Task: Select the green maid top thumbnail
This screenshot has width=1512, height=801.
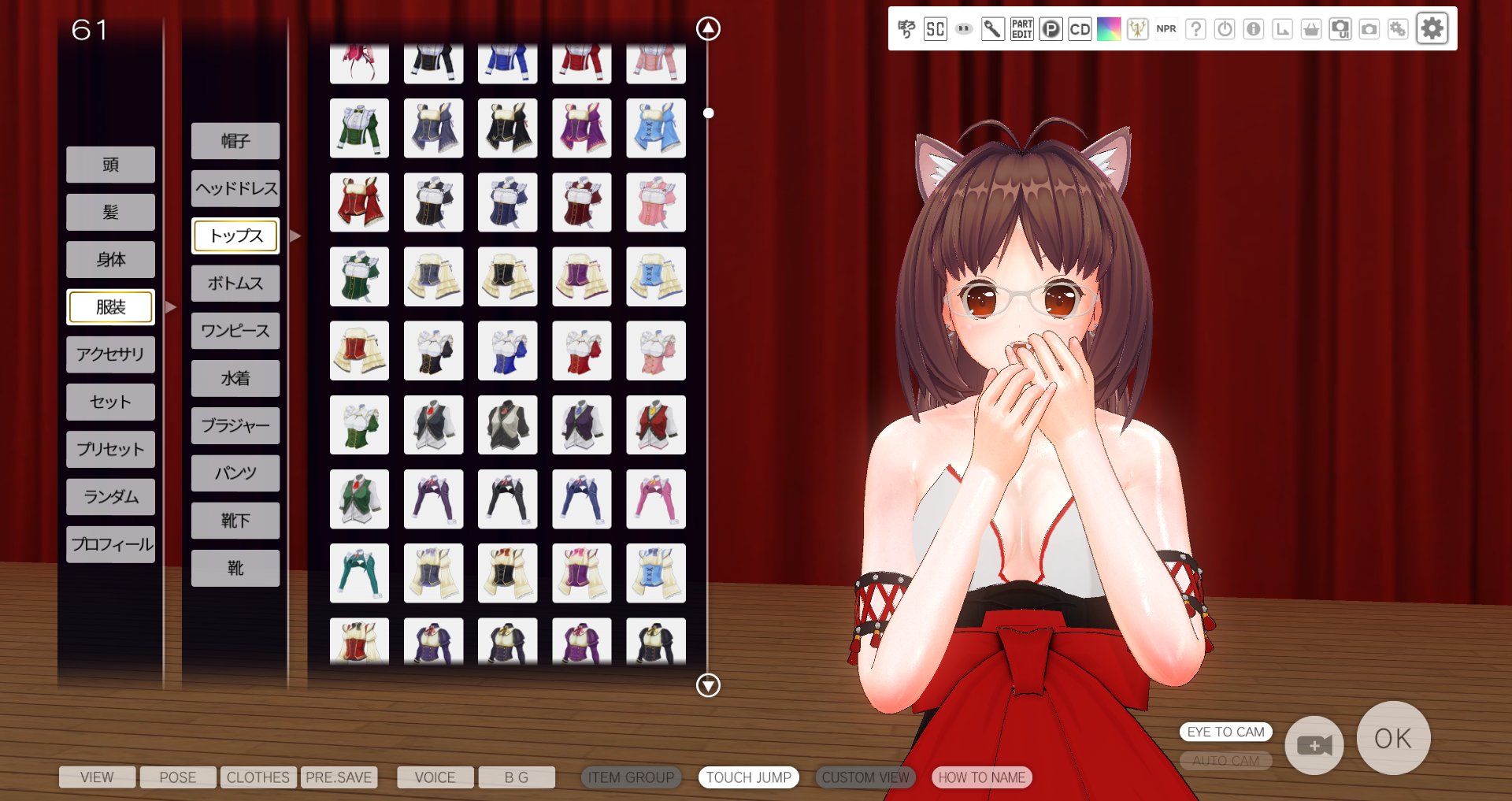Action: click(359, 128)
